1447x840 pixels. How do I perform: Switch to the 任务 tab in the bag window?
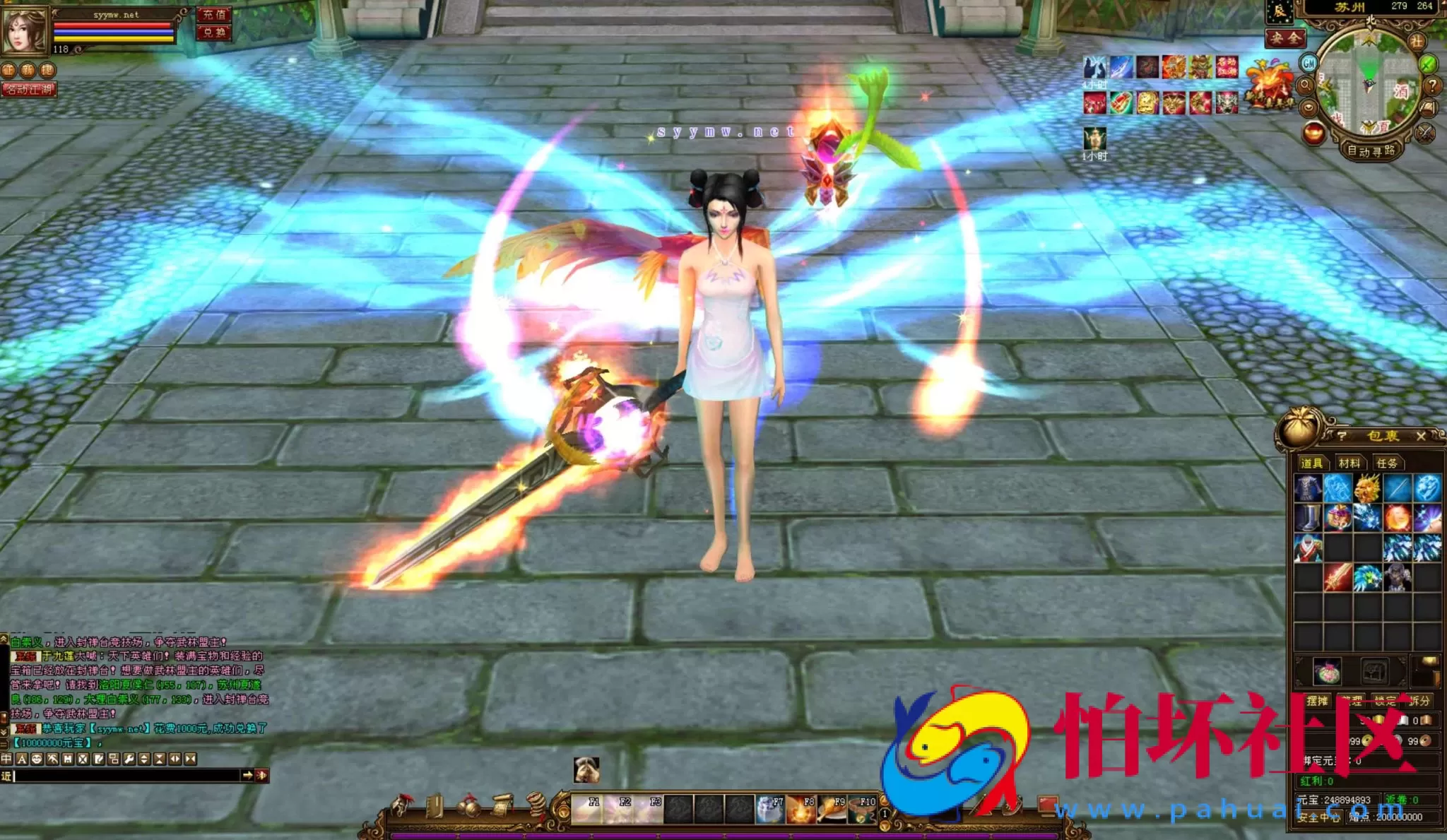[x=1386, y=464]
